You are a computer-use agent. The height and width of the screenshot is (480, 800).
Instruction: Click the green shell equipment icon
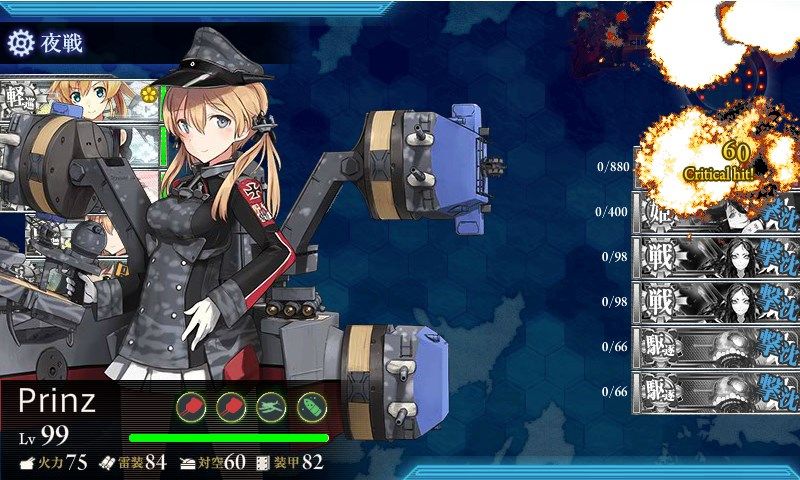(312, 407)
